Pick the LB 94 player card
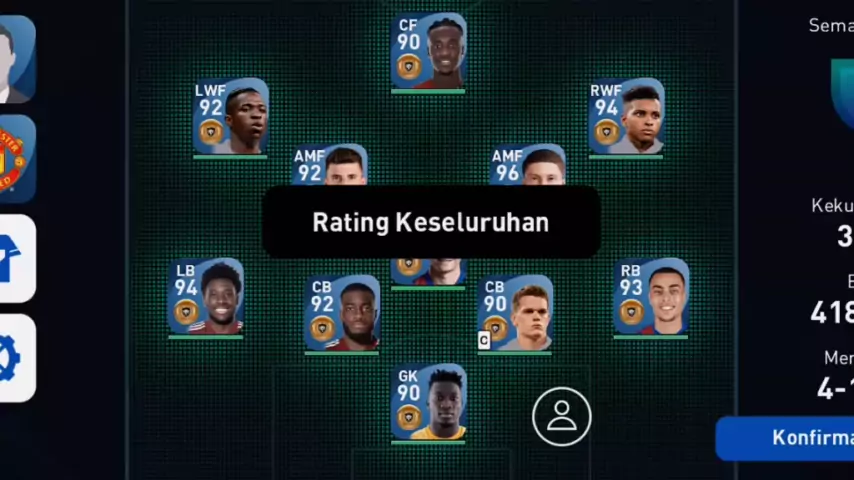The width and height of the screenshot is (854, 480). [205, 297]
